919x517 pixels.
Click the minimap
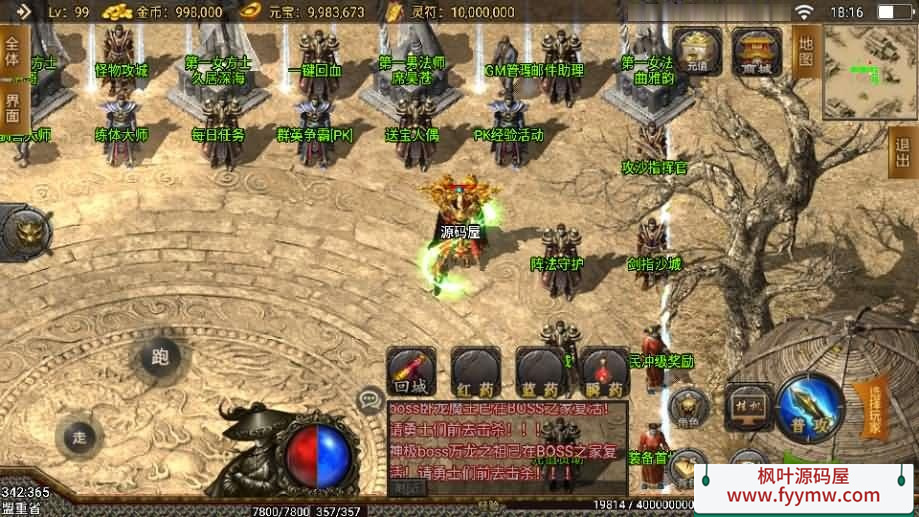[x=869, y=70]
